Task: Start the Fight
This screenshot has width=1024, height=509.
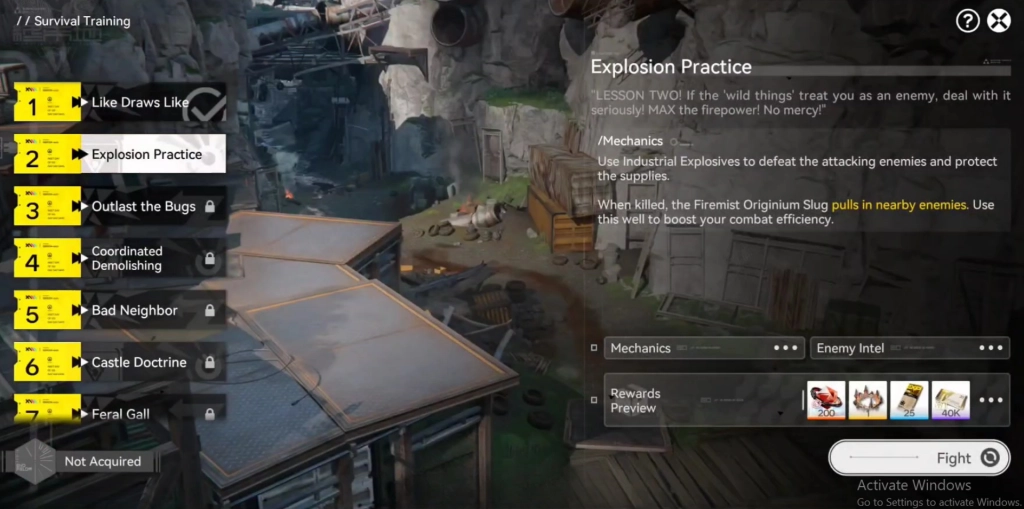Action: (918, 458)
